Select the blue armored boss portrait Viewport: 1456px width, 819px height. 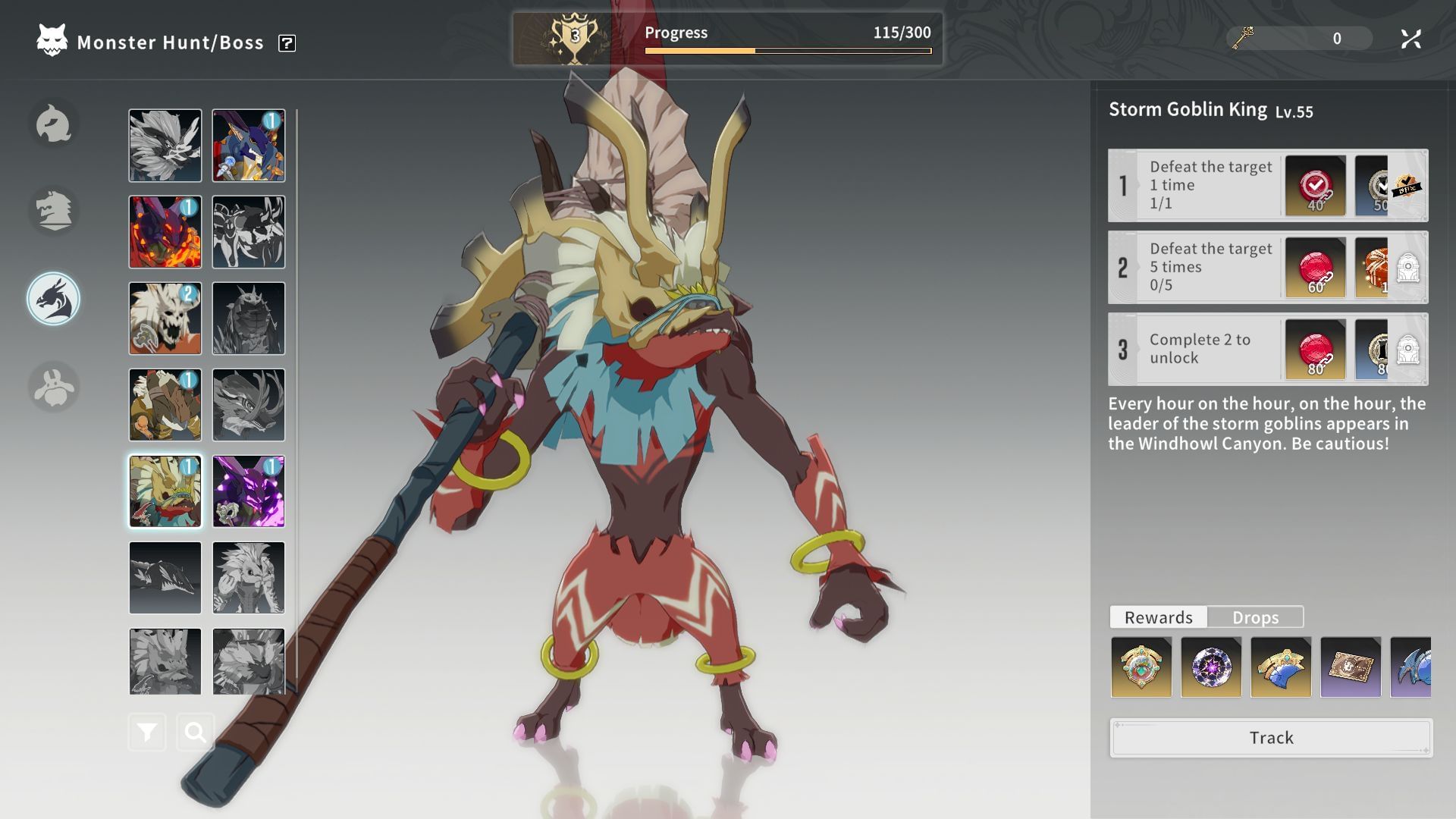[249, 146]
